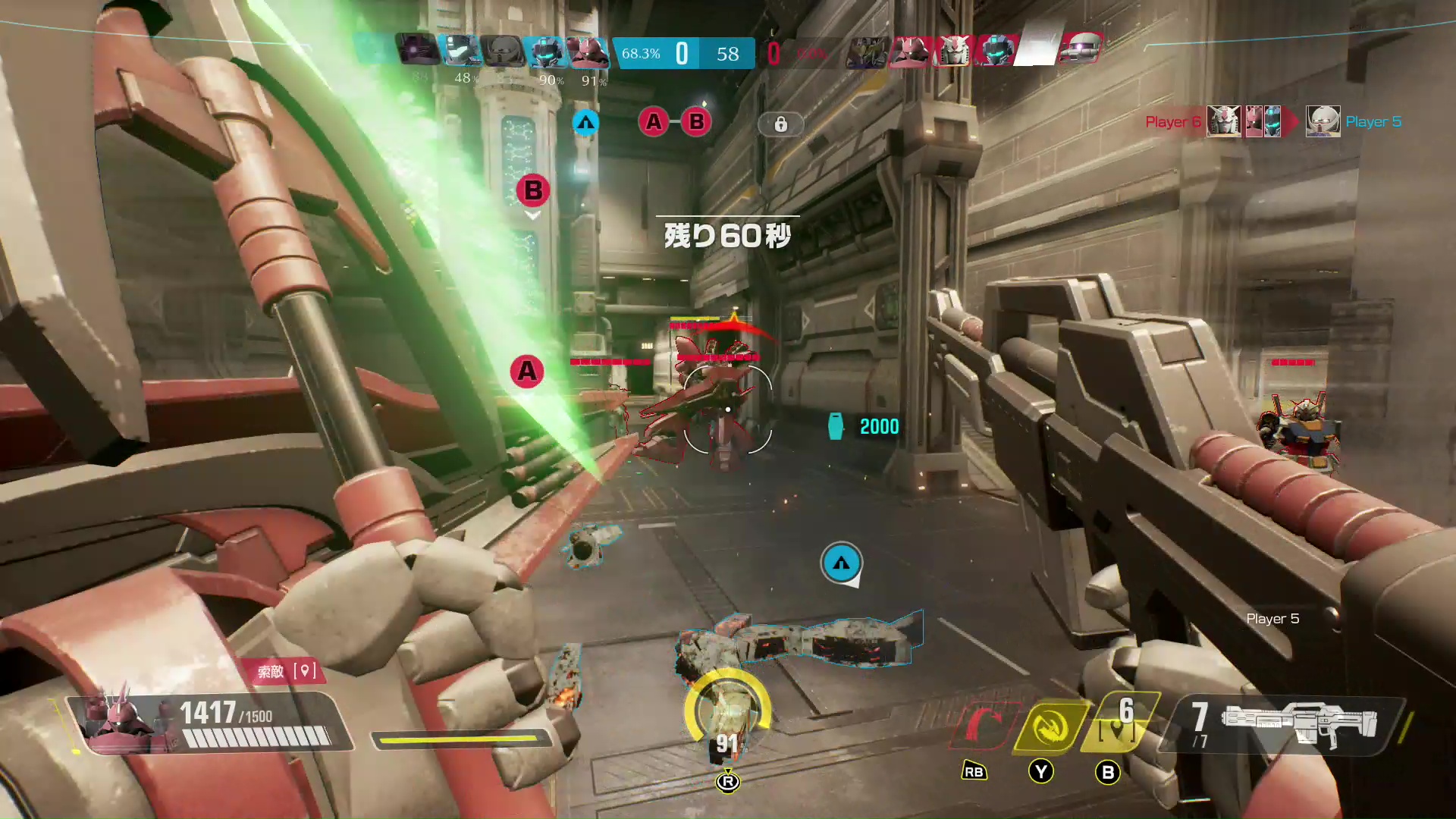Select Player 5's portrait in the kill feed
1456x819 pixels.
1323,121
